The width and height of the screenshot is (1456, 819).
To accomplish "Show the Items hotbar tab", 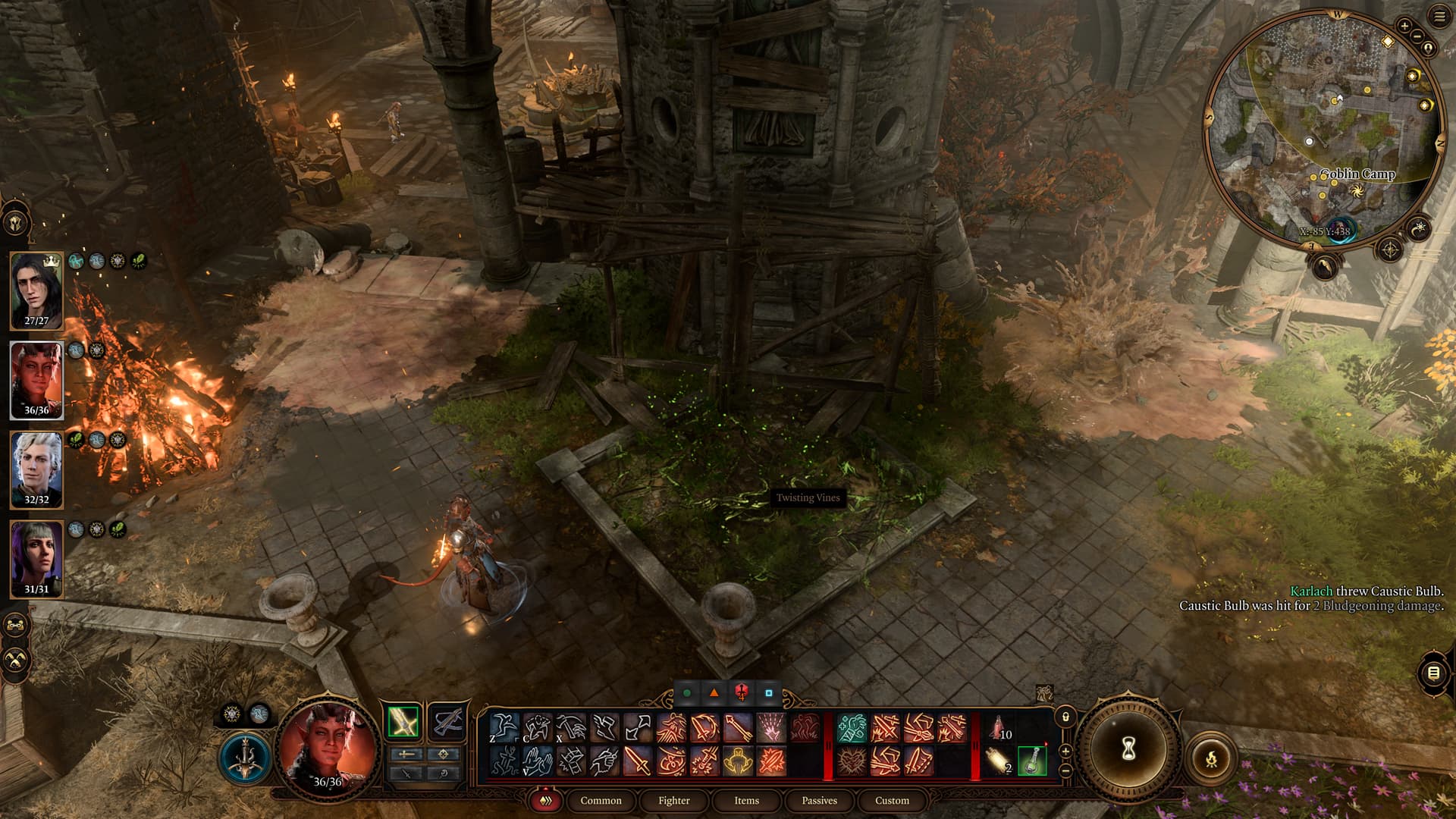I will (746, 800).
